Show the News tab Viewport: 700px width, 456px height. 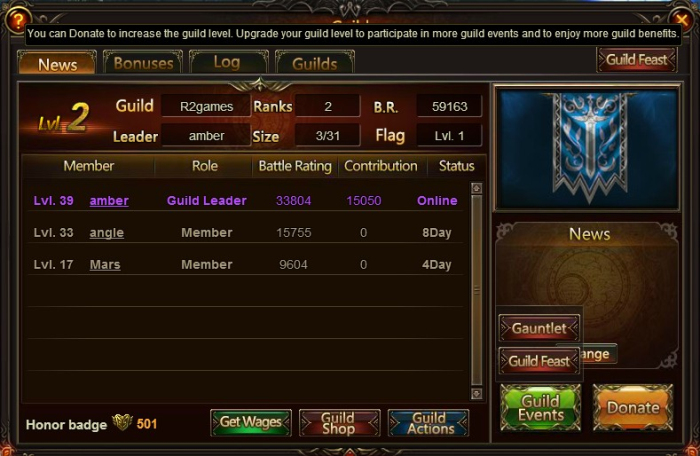click(x=57, y=64)
